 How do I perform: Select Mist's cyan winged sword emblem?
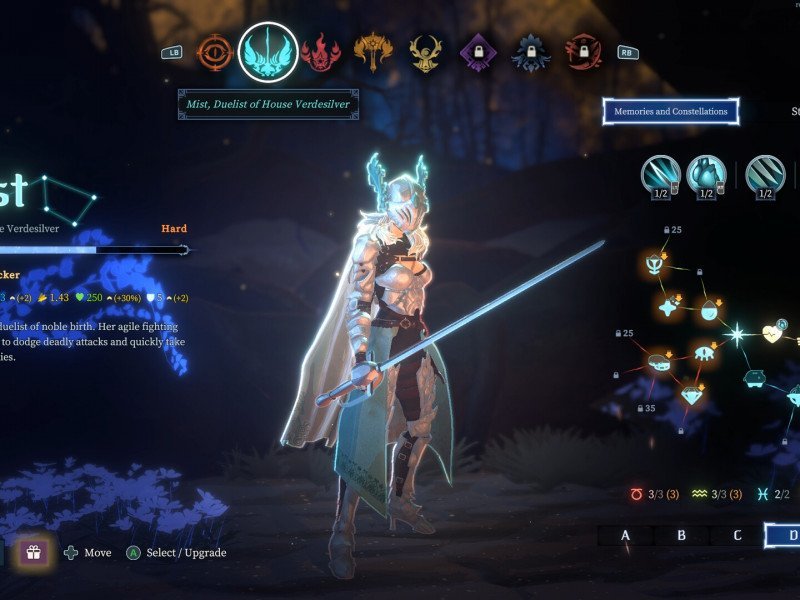(268, 52)
